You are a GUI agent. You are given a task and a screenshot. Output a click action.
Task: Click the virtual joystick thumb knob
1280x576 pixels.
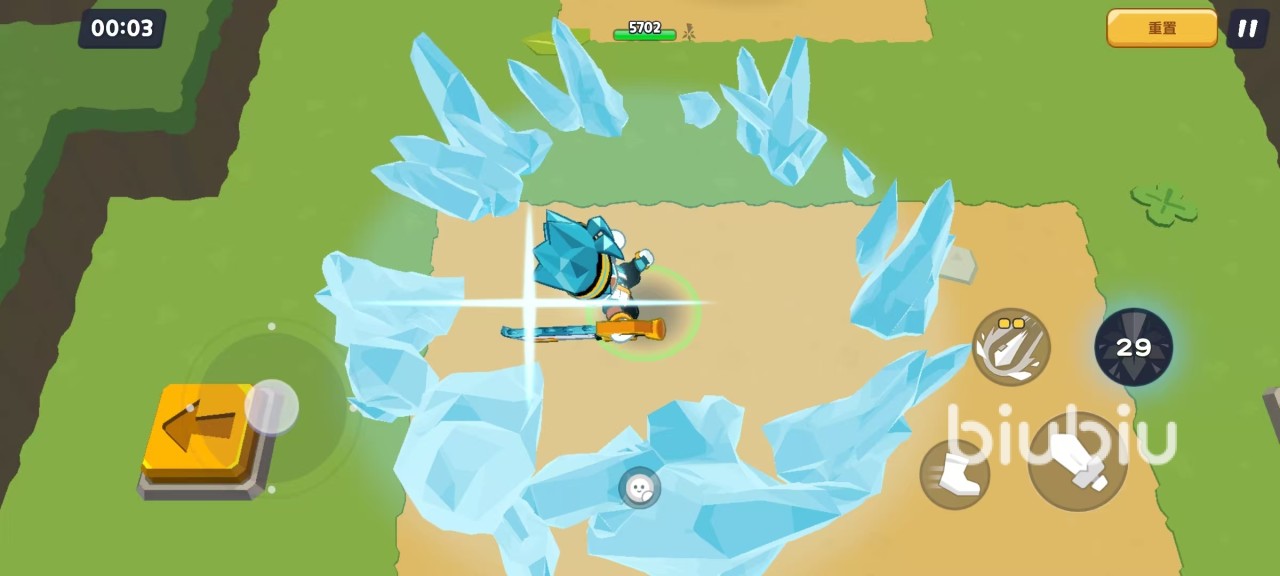pyautogui.click(x=271, y=406)
